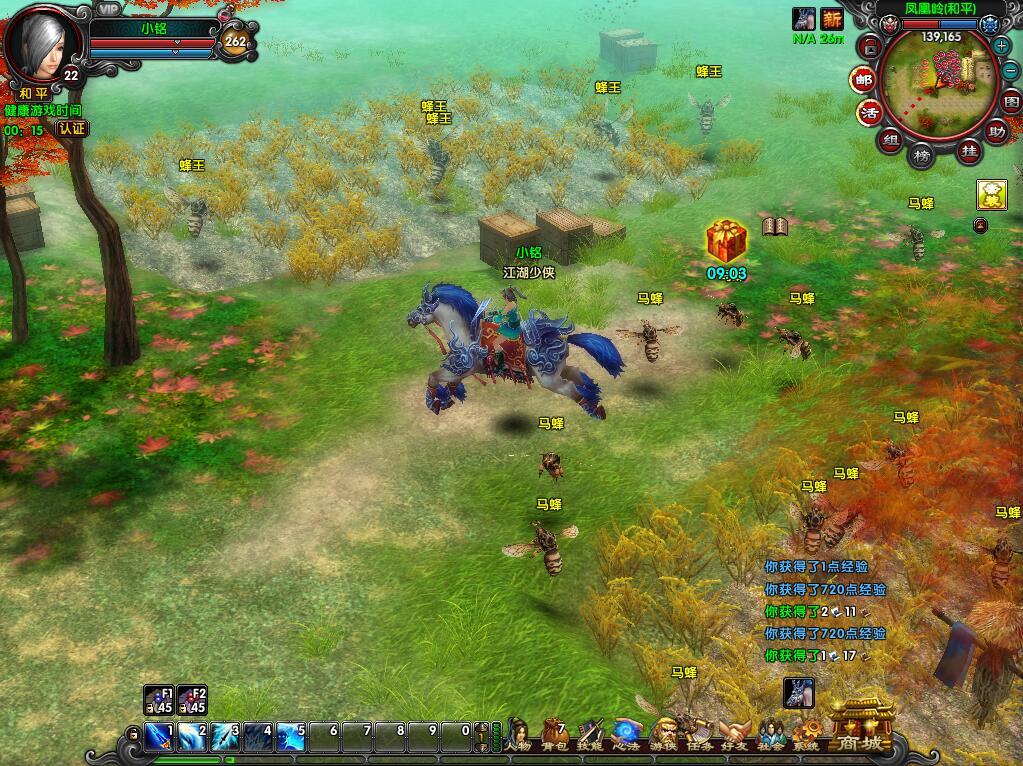The image size is (1023, 766).
Task: Open the 人物 character panel
Action: click(517, 735)
